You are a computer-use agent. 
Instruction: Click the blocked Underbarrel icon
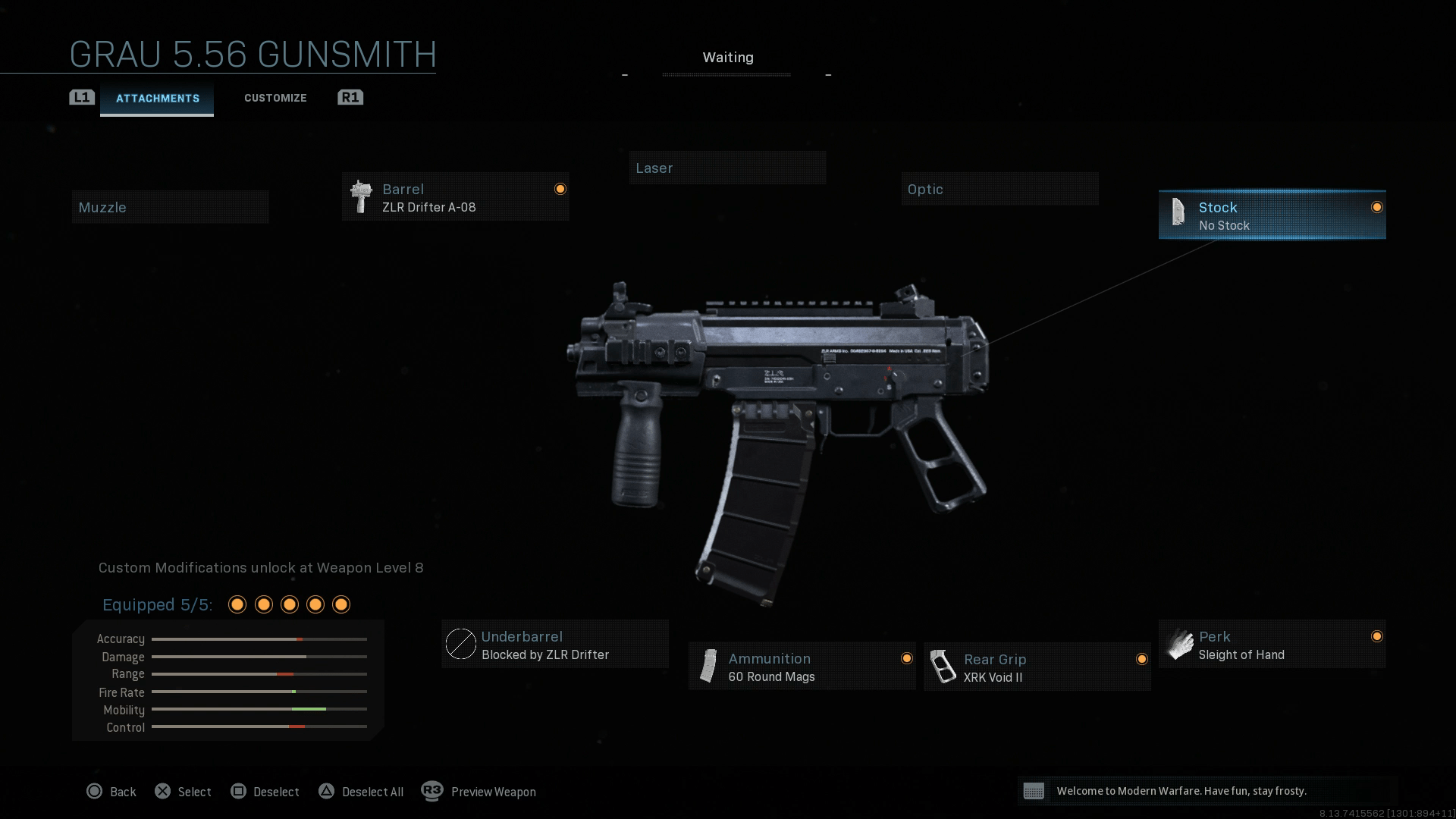click(x=461, y=644)
